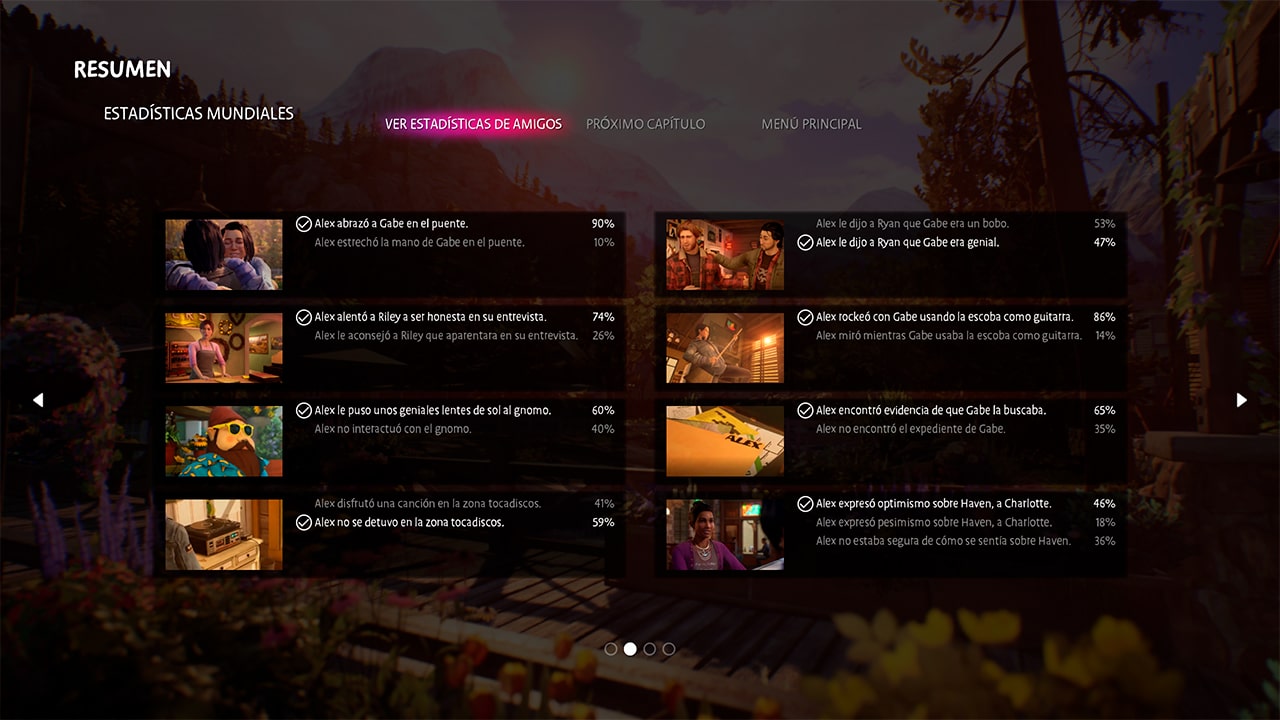
Task: Click the Charlotte thumbnail
Action: (x=725, y=535)
